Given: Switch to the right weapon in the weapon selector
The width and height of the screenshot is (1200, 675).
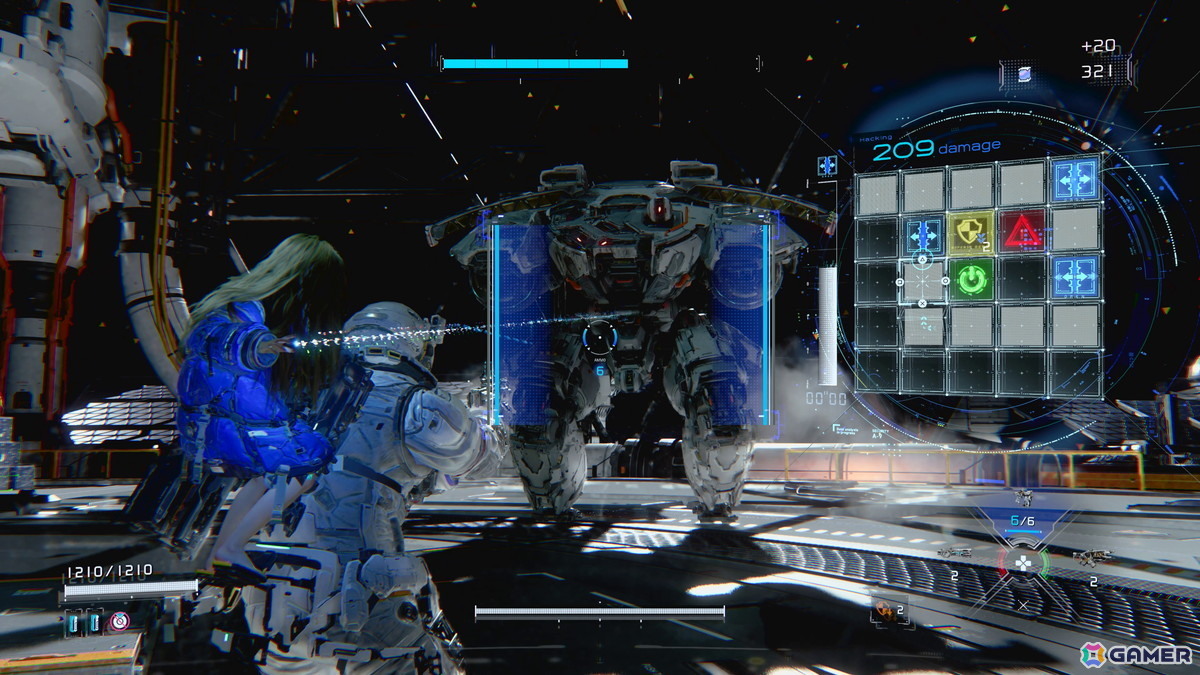Looking at the screenshot, I should [x=1090, y=557].
